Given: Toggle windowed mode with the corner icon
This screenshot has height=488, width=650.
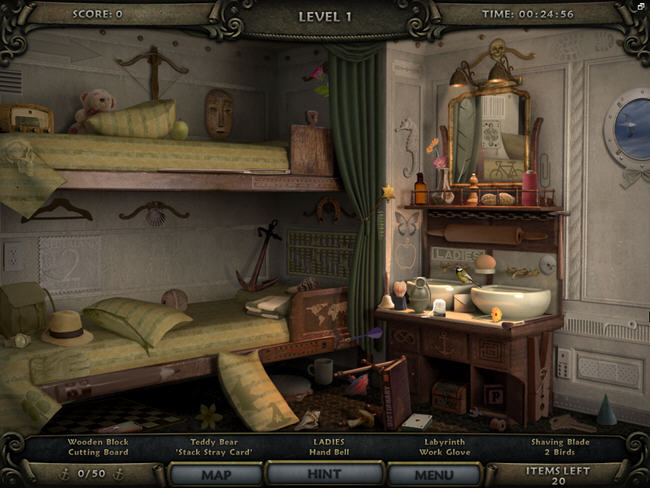Looking at the screenshot, I should tap(641, 7).
